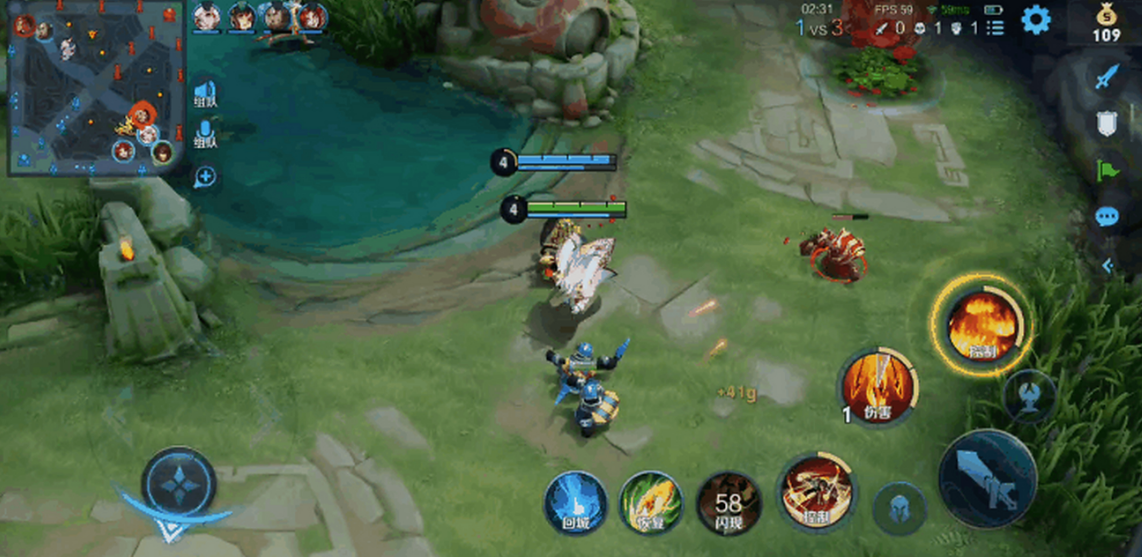Viewport: 1142px width, 557px height.
Task: Open the gear settings menu
Action: (1035, 20)
